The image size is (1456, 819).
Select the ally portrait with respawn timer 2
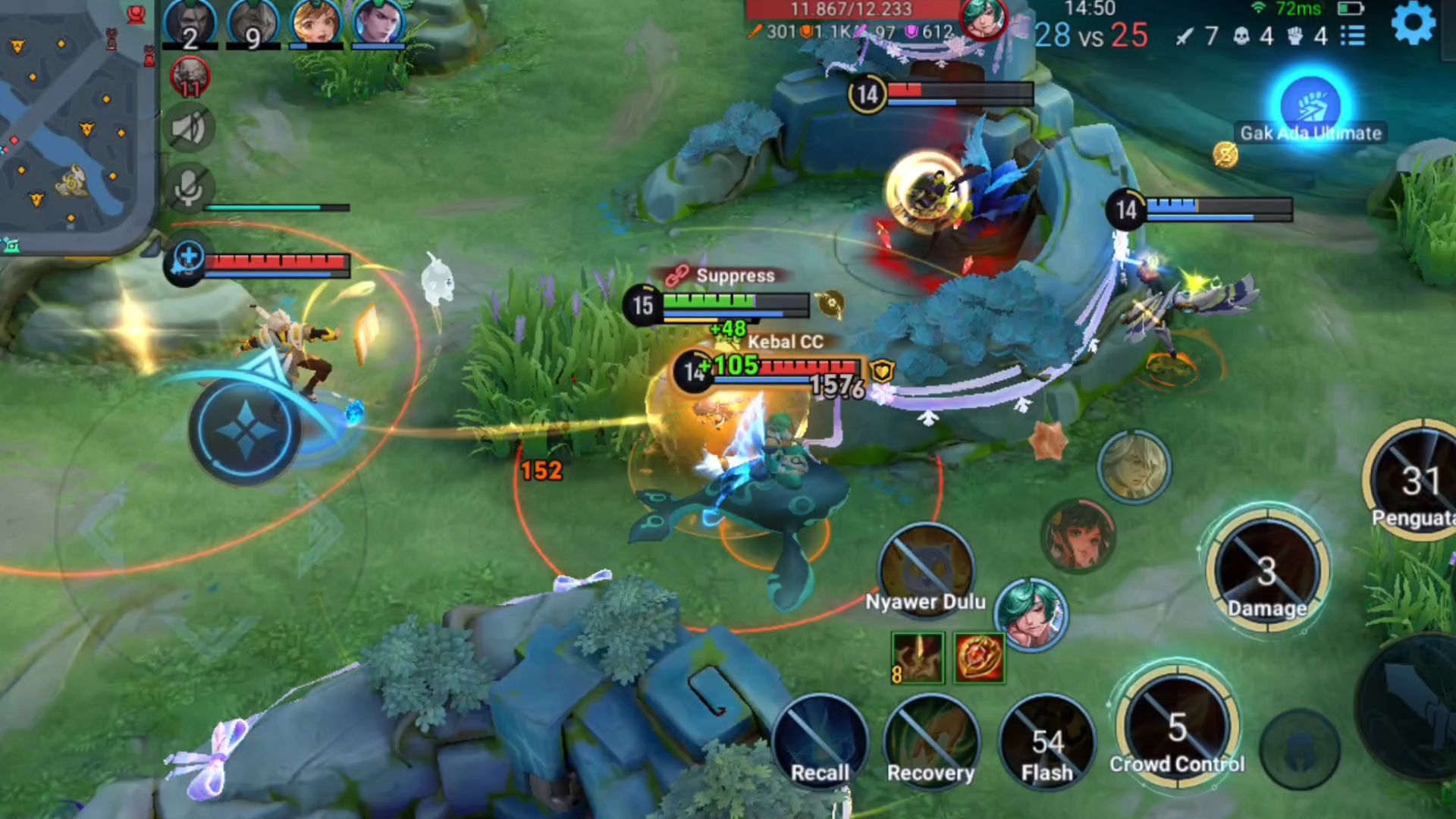click(x=190, y=24)
